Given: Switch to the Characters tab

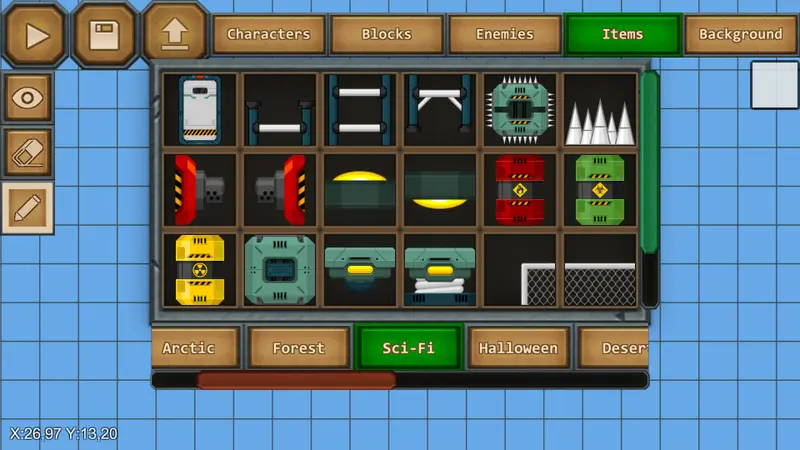Looking at the screenshot, I should click(268, 34).
